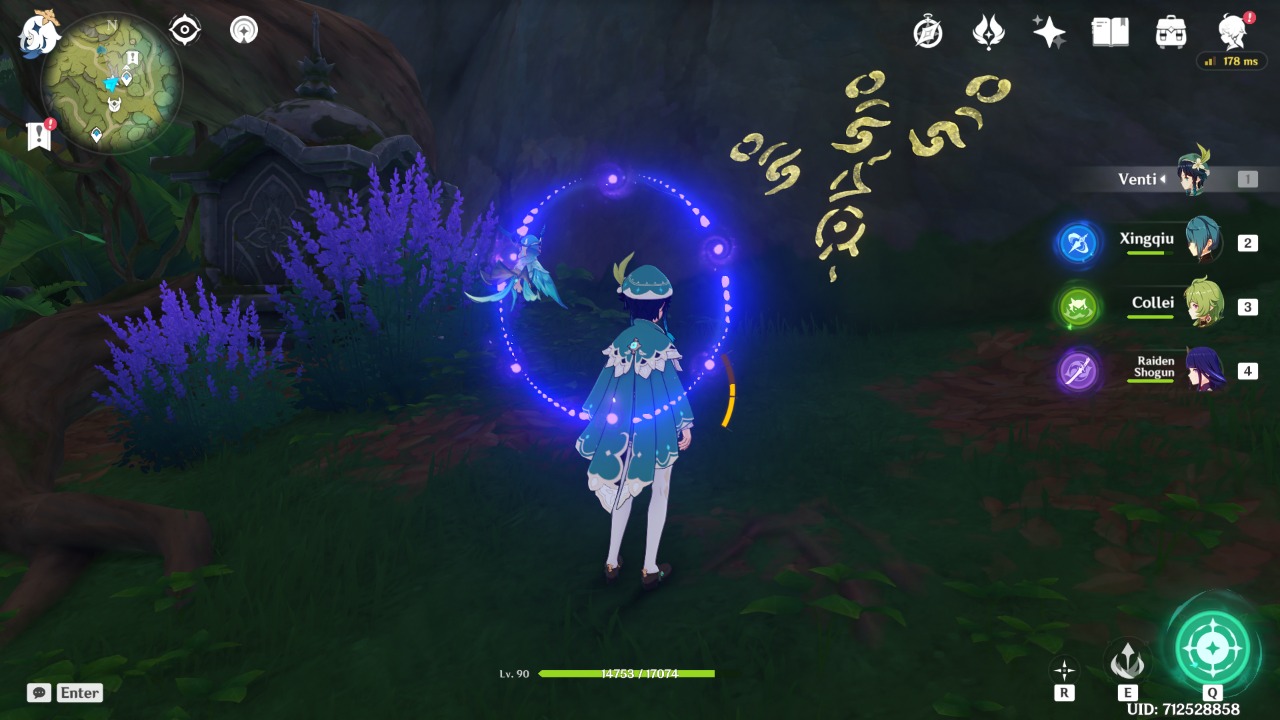This screenshot has height=720, width=1280.
Task: Open the Events timer icon
Action: click(x=928, y=31)
